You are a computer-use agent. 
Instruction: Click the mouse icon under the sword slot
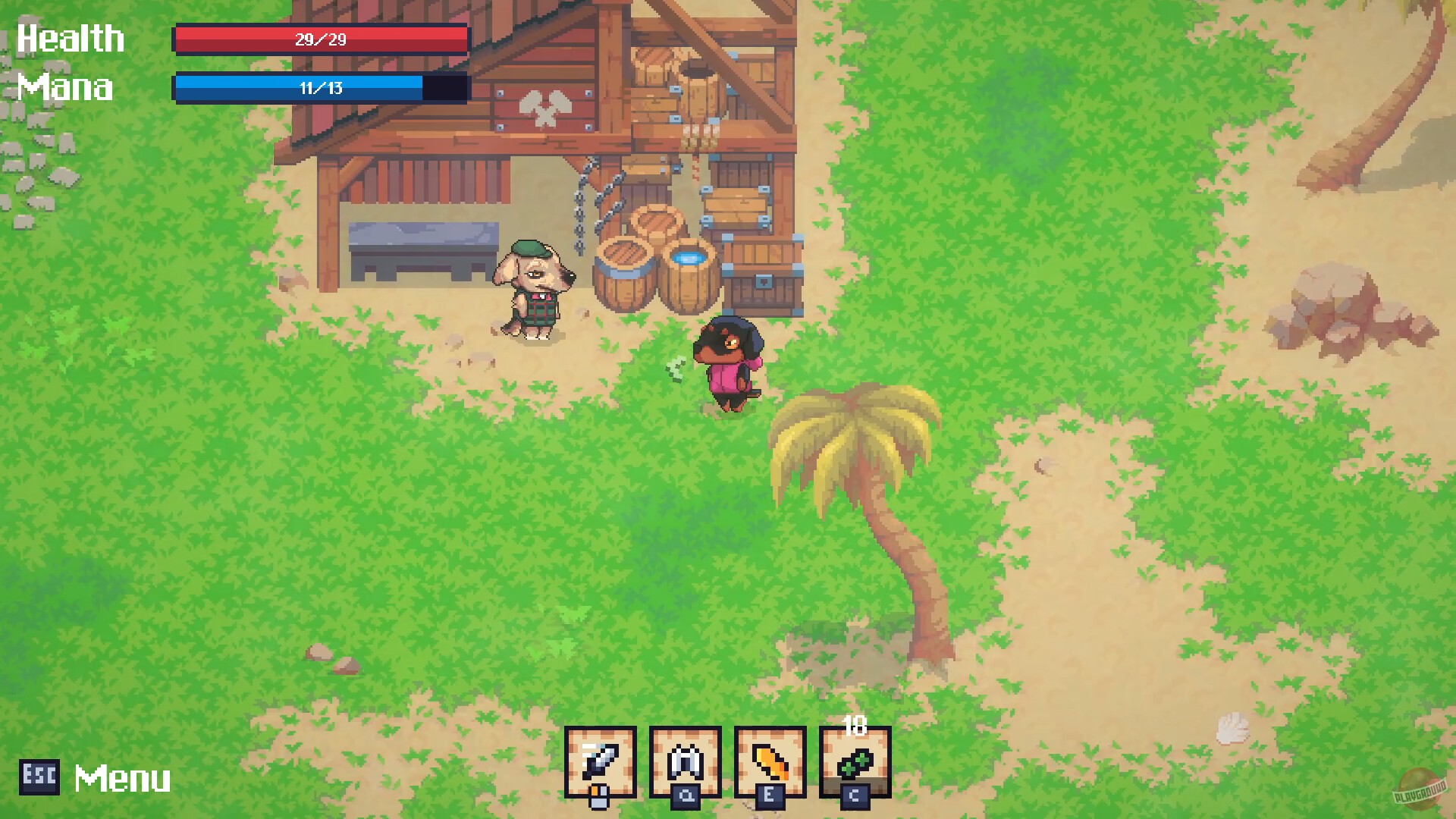point(599,798)
